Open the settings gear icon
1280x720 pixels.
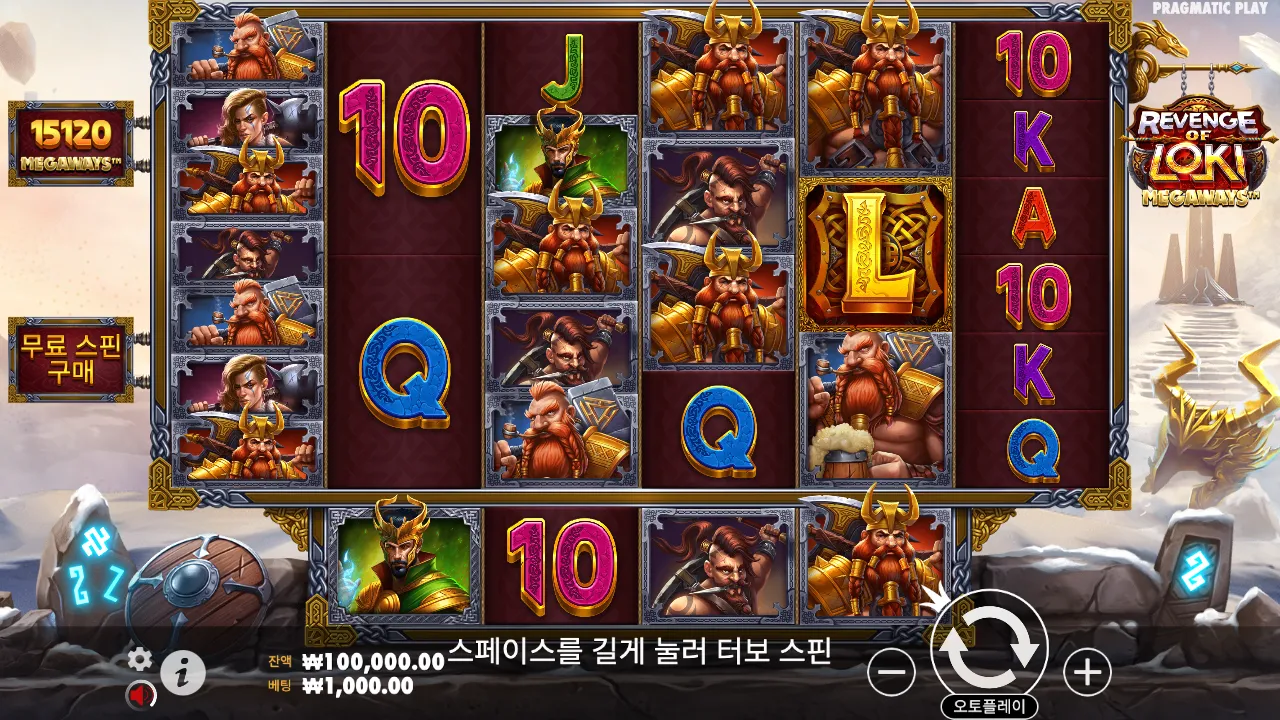pyautogui.click(x=140, y=660)
